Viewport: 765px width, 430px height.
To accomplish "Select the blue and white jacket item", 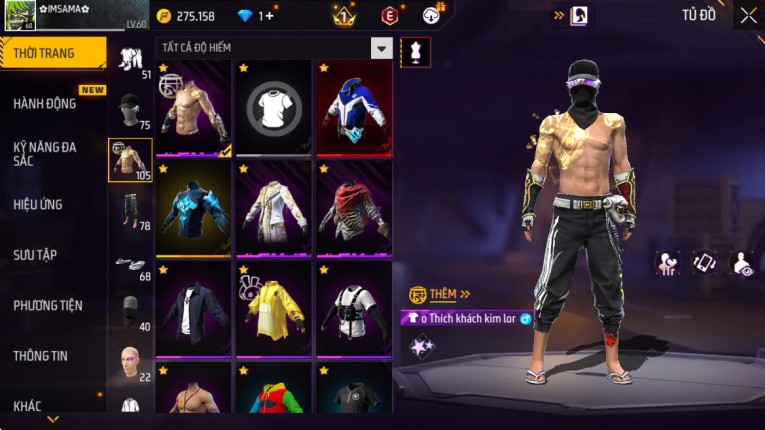I will point(354,108).
